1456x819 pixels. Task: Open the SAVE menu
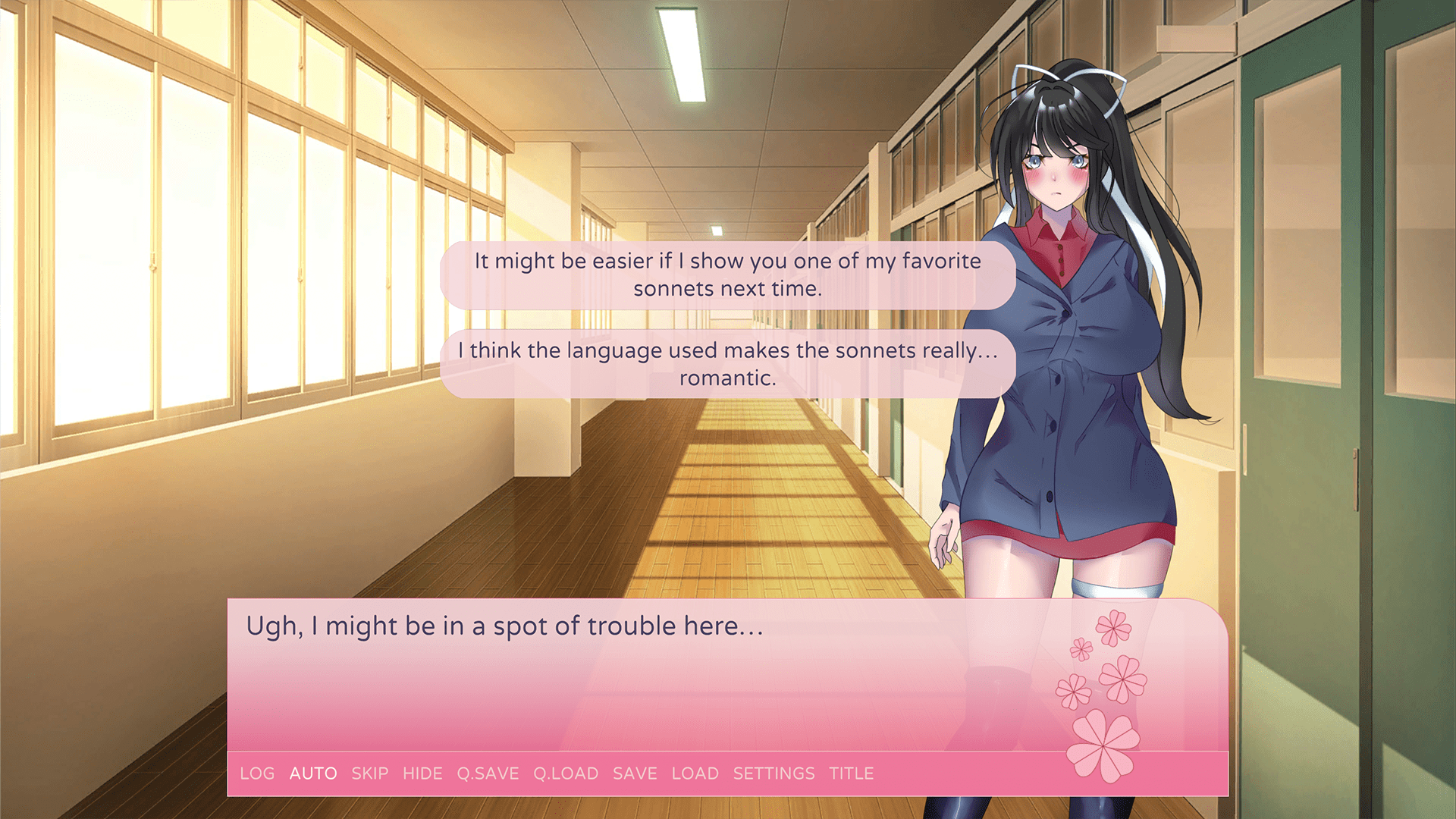635,773
